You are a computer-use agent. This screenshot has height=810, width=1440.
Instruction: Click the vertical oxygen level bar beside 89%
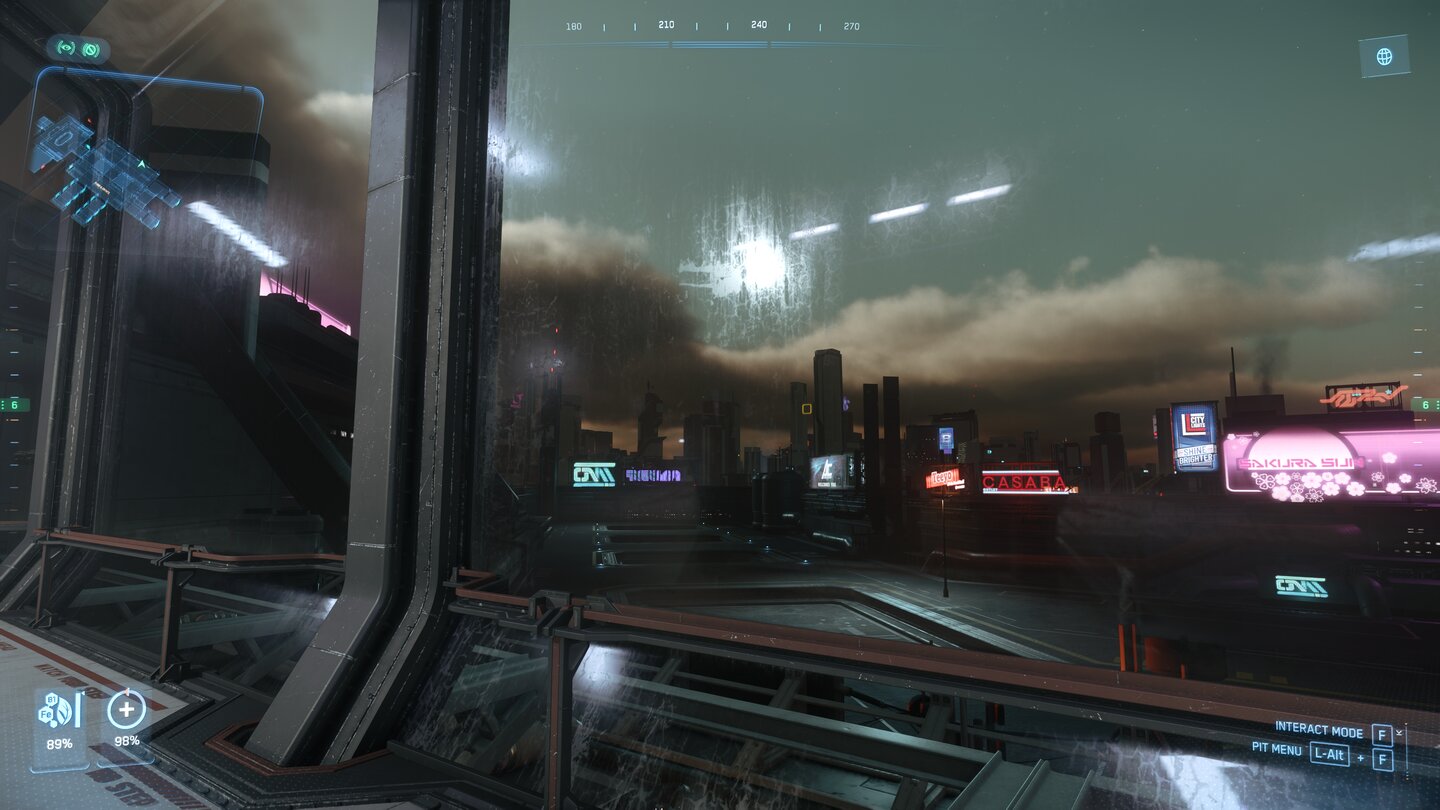(x=78, y=708)
